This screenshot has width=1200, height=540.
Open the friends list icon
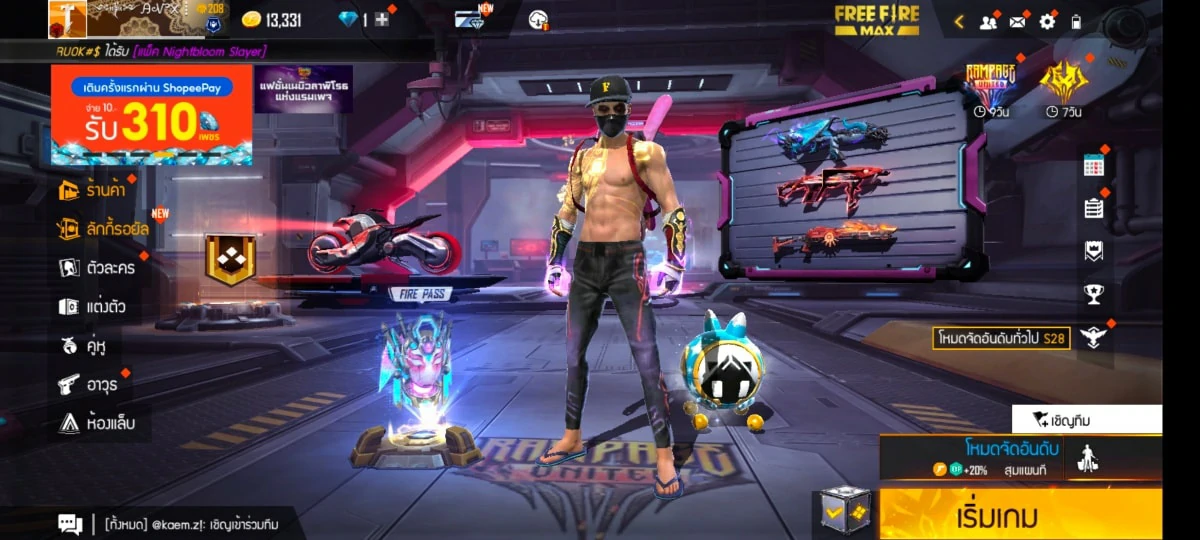click(x=988, y=21)
